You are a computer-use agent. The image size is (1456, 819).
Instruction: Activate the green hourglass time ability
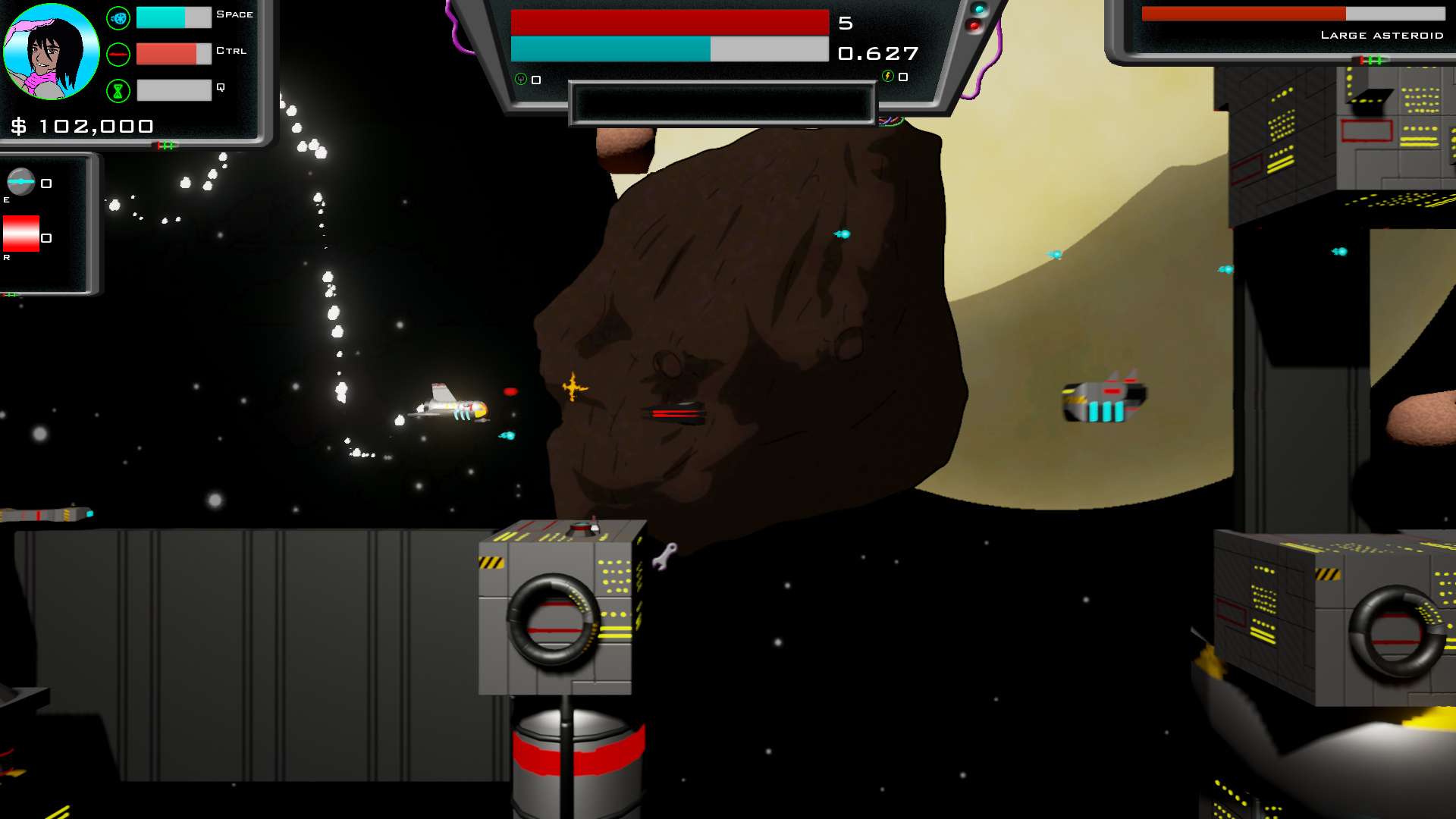(x=118, y=91)
